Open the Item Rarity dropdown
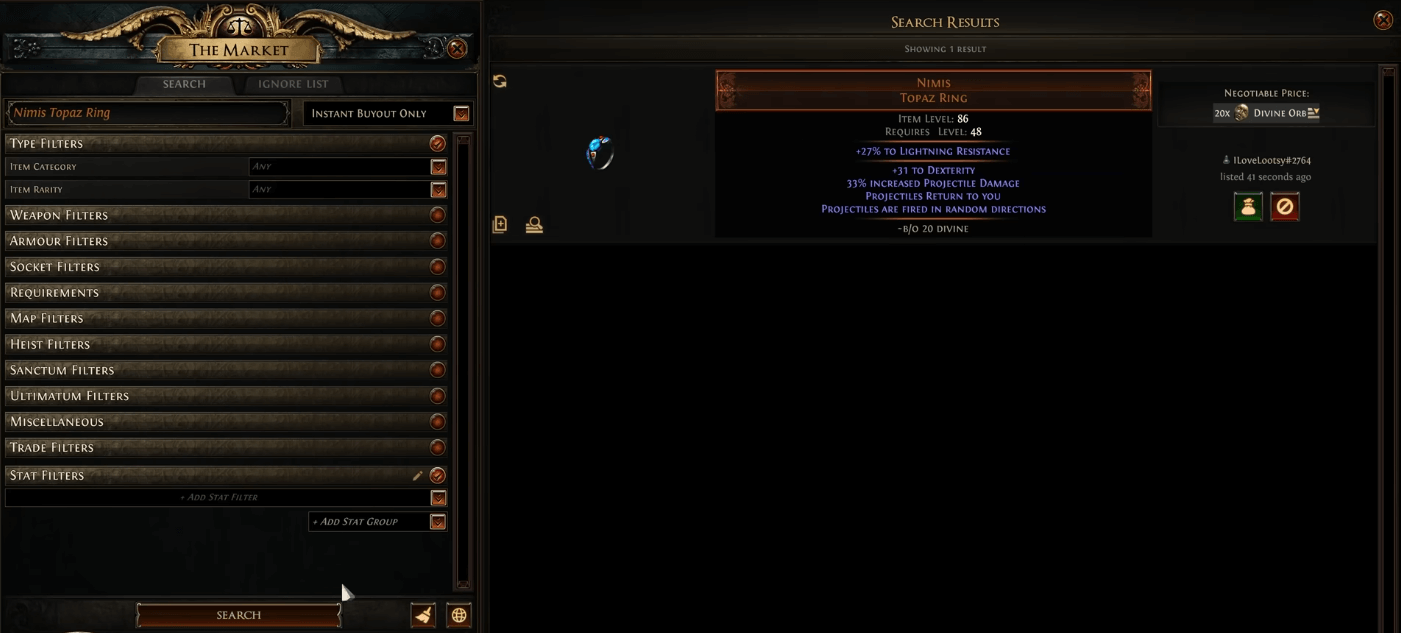The width and height of the screenshot is (1401, 633). click(438, 190)
